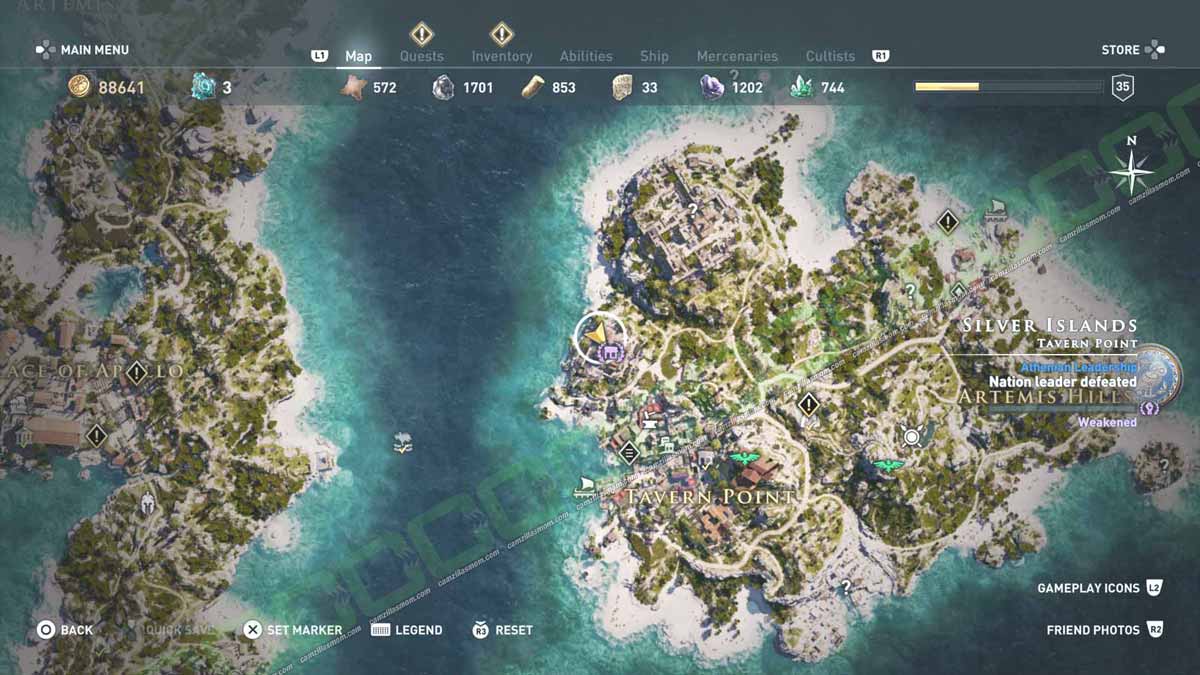Open the Main Menu
Screen dimensions: 1200x675
83,49
